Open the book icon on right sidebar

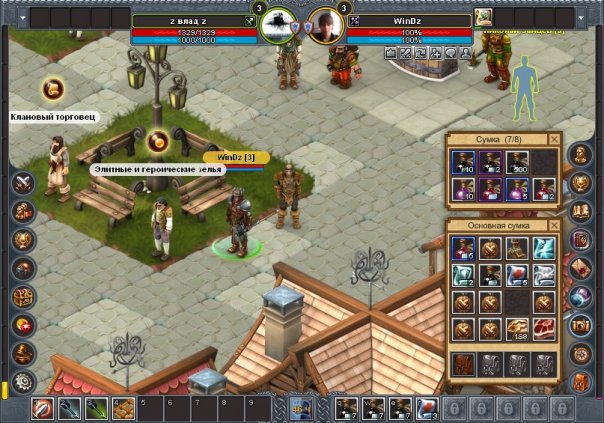pyautogui.click(x=582, y=211)
